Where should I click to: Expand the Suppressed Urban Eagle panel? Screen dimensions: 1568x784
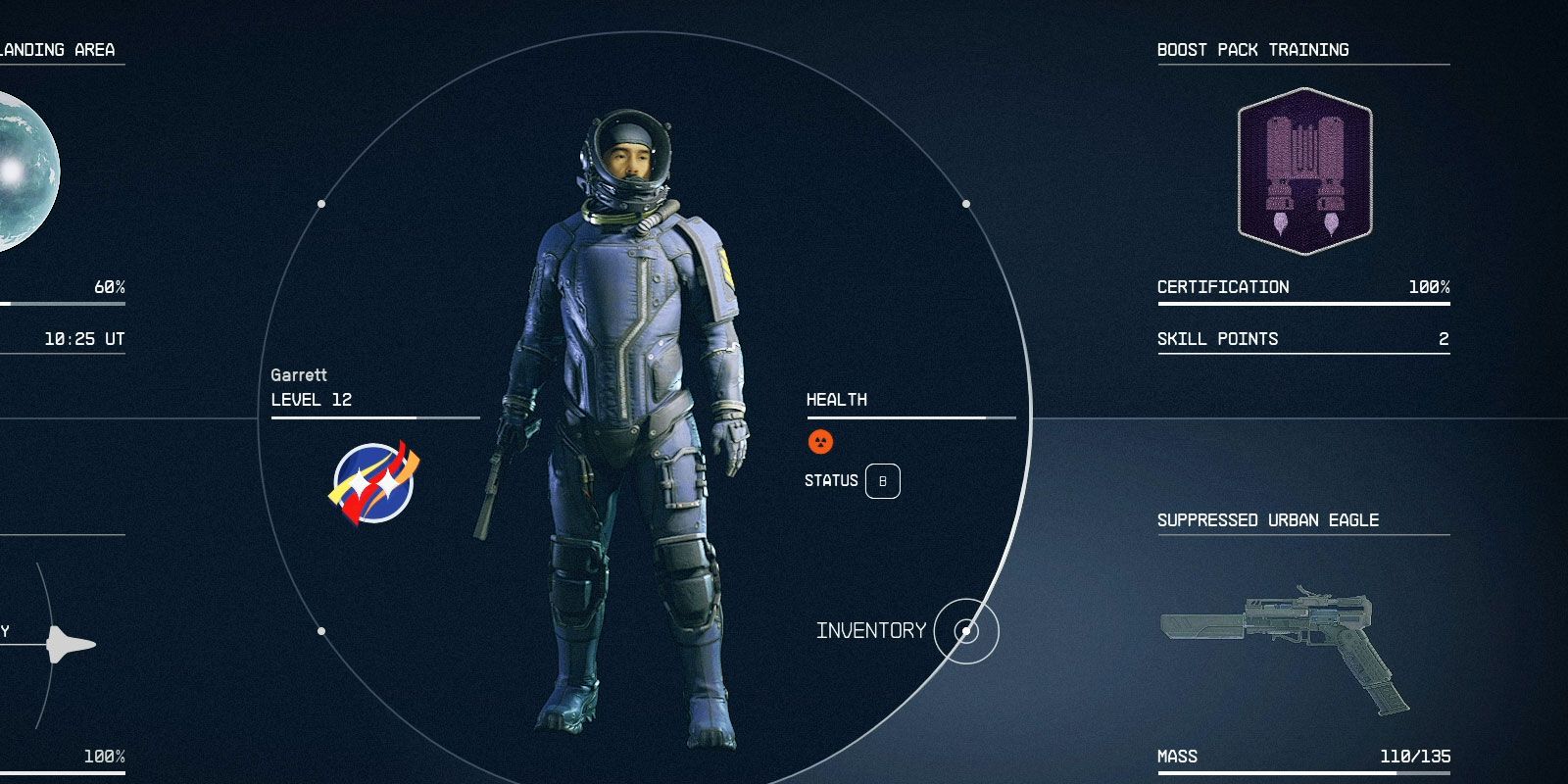point(1267,520)
